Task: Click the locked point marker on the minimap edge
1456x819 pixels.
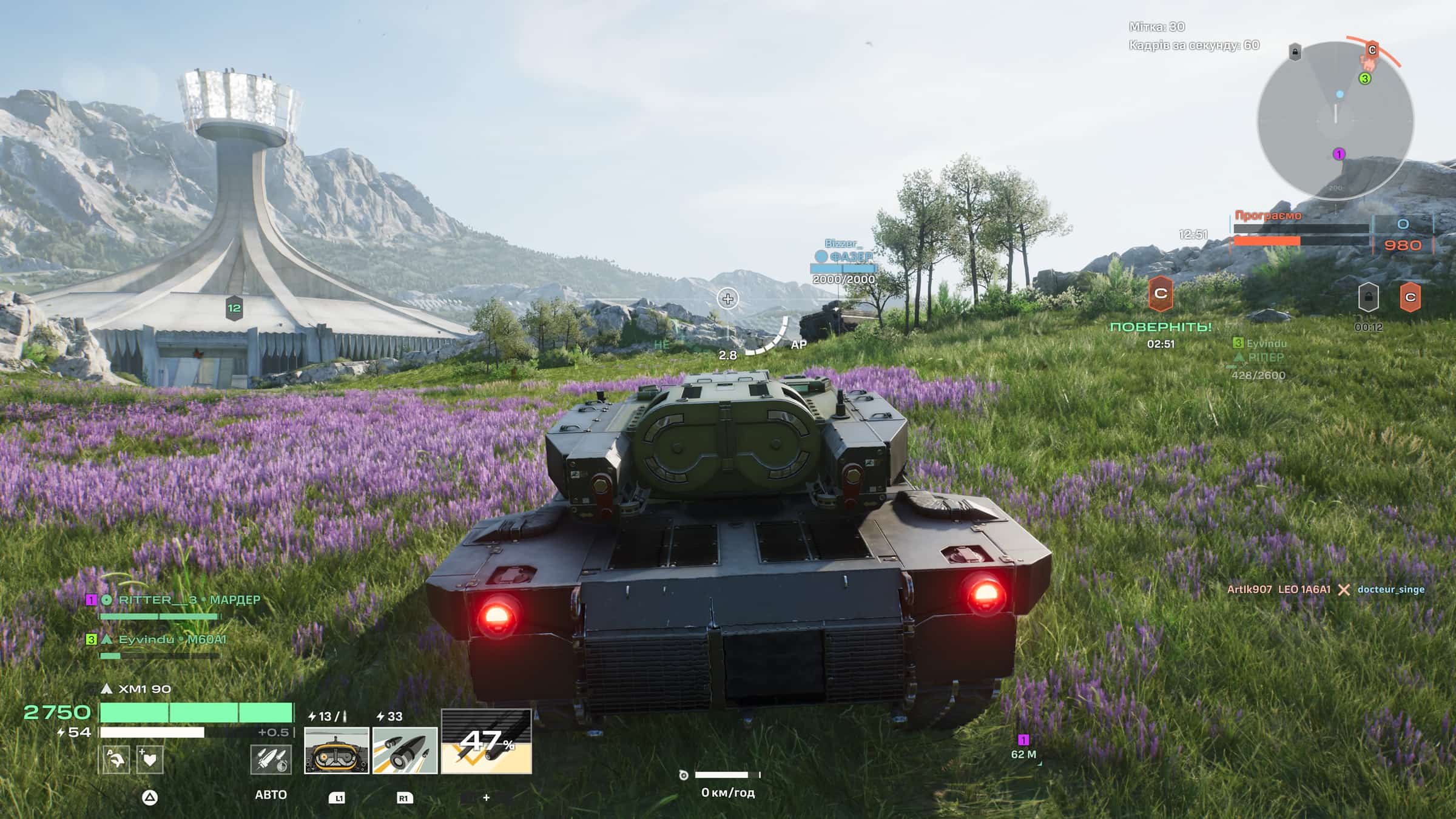Action: click(1295, 52)
